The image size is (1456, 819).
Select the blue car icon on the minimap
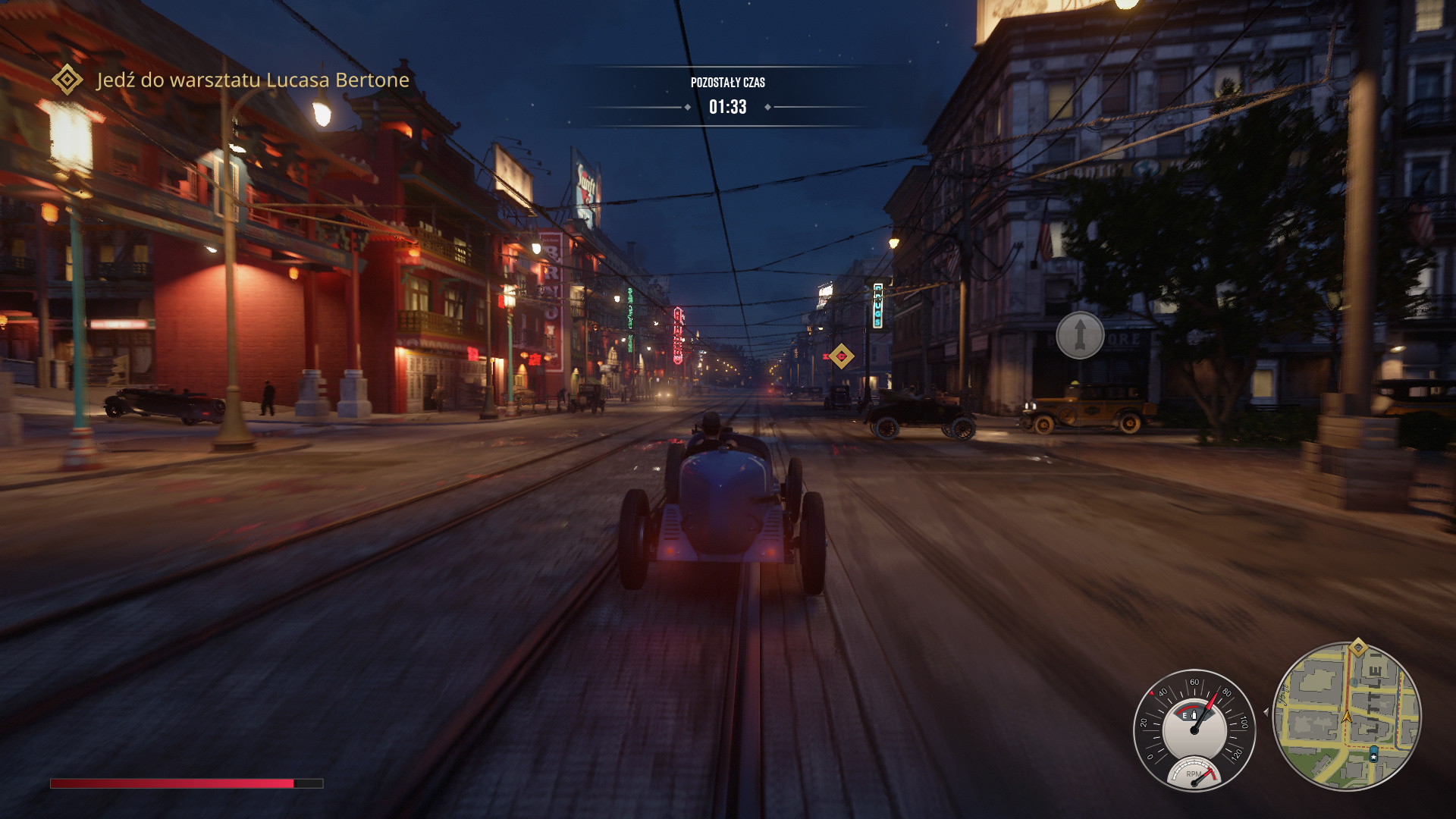click(1373, 752)
